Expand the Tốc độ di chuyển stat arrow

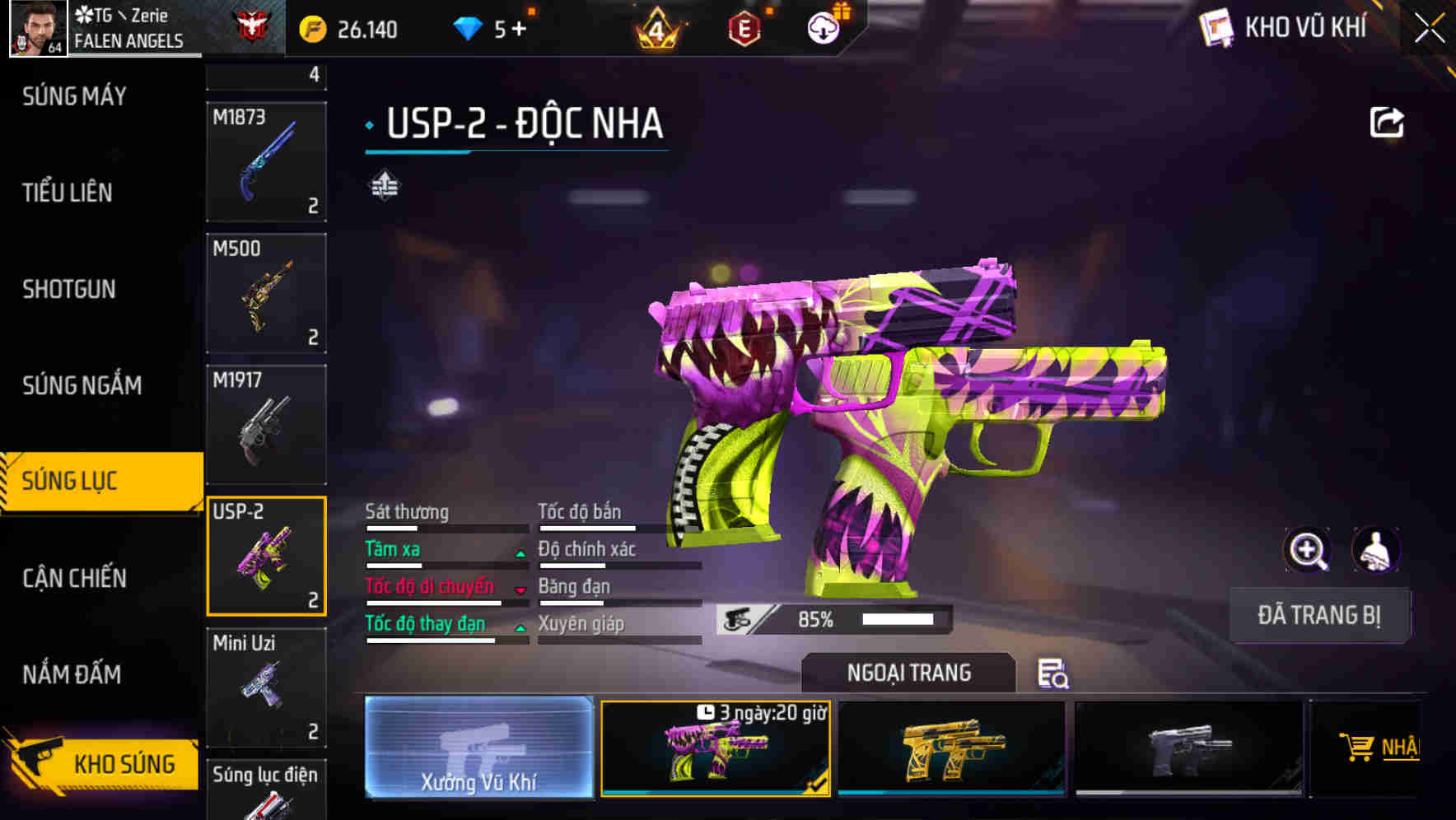coord(520,589)
